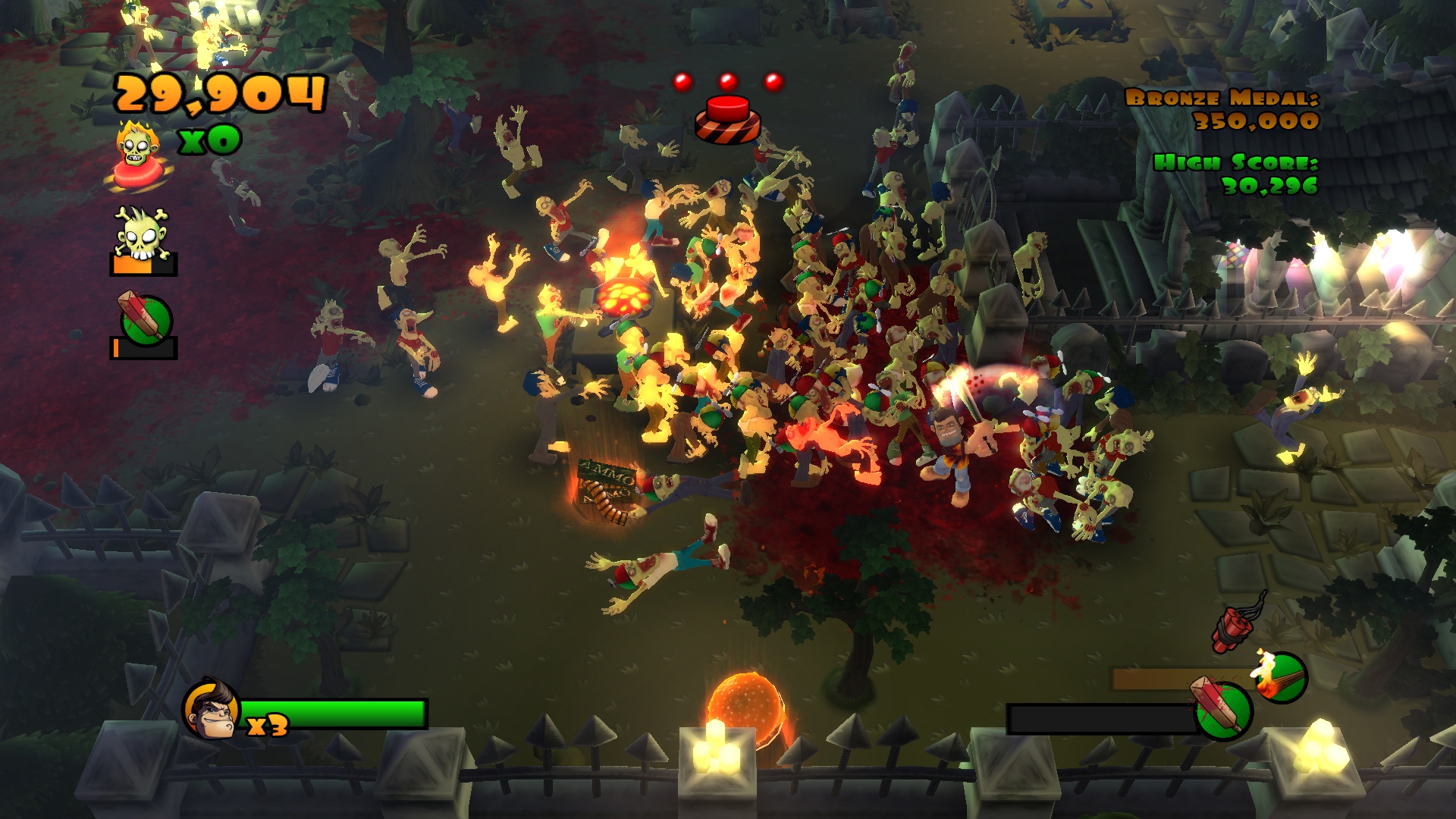This screenshot has width=1456, height=819.
Task: Click the orange kill-meter progress bar
Action: click(133, 265)
